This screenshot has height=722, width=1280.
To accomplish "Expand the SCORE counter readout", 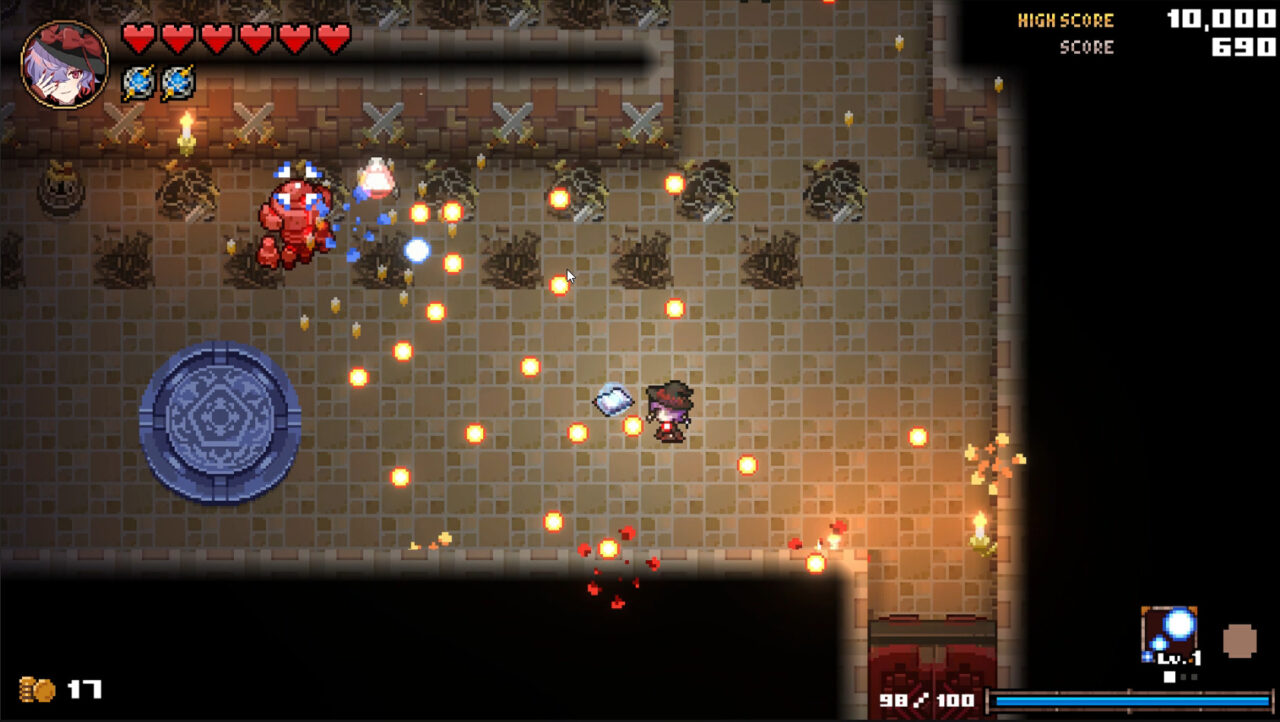I will click(x=1088, y=46).
